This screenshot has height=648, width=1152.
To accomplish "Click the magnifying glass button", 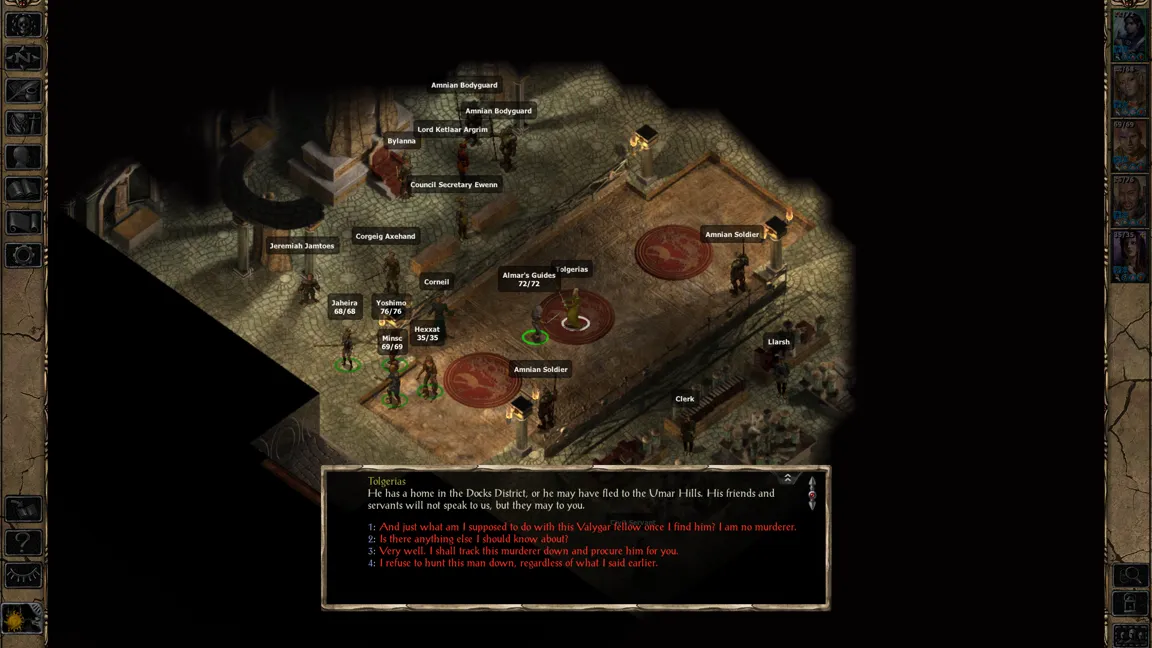I will point(1131,575).
